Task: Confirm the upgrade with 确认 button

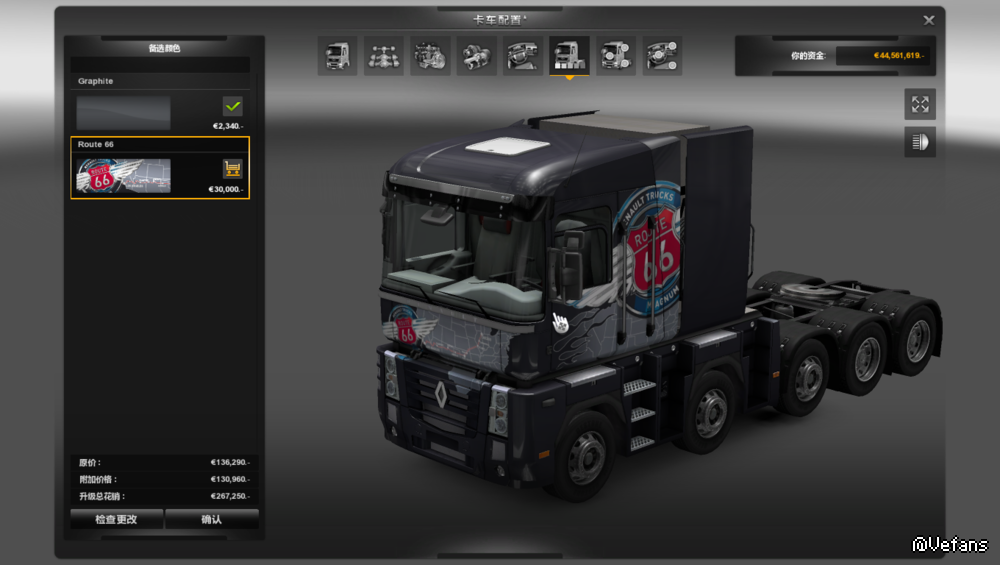Action: 212,519
